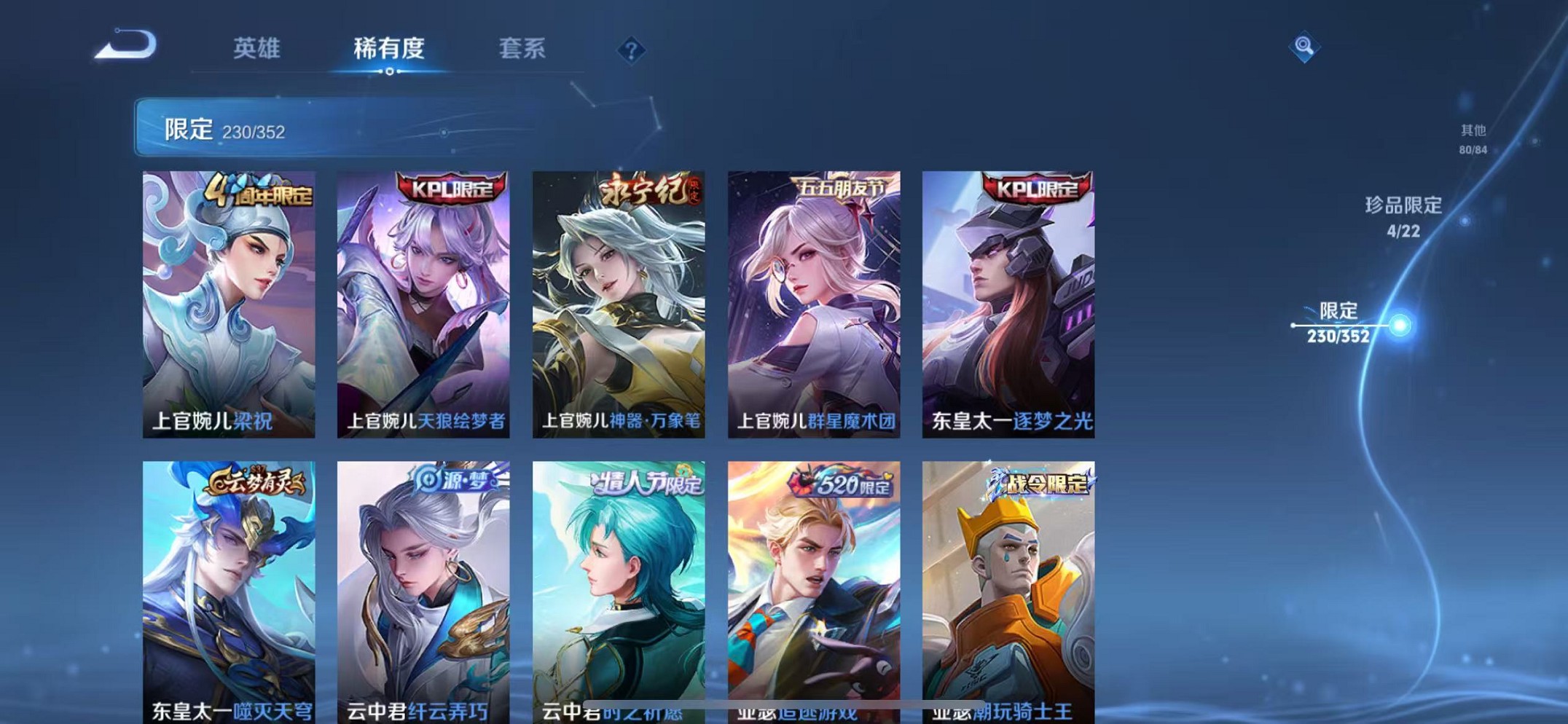Switch to the 套系 tab

522,47
